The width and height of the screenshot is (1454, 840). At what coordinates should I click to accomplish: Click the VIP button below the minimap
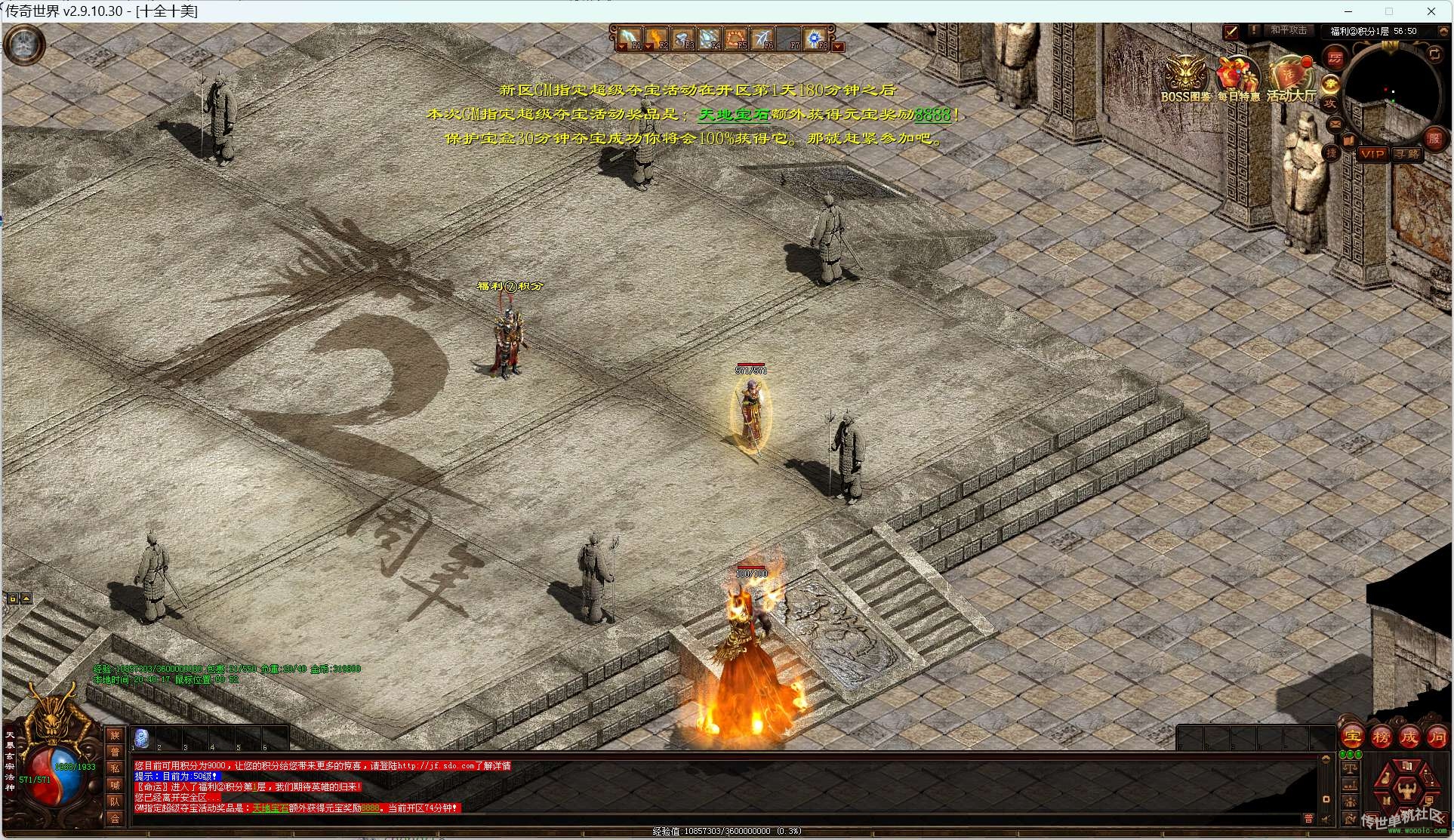point(1372,155)
